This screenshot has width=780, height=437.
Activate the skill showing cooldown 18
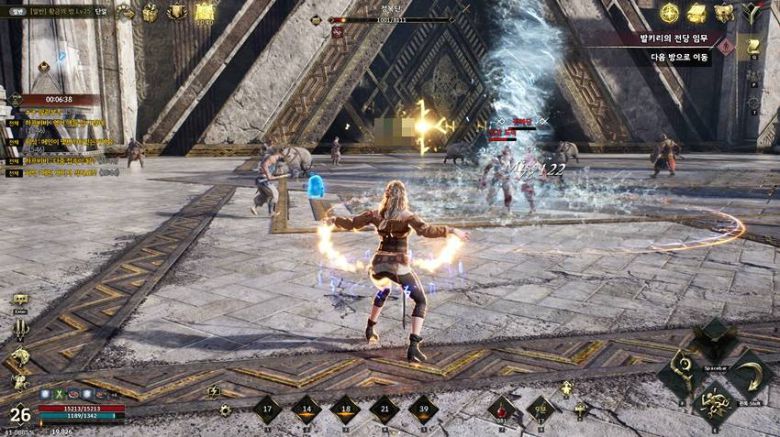(x=345, y=409)
